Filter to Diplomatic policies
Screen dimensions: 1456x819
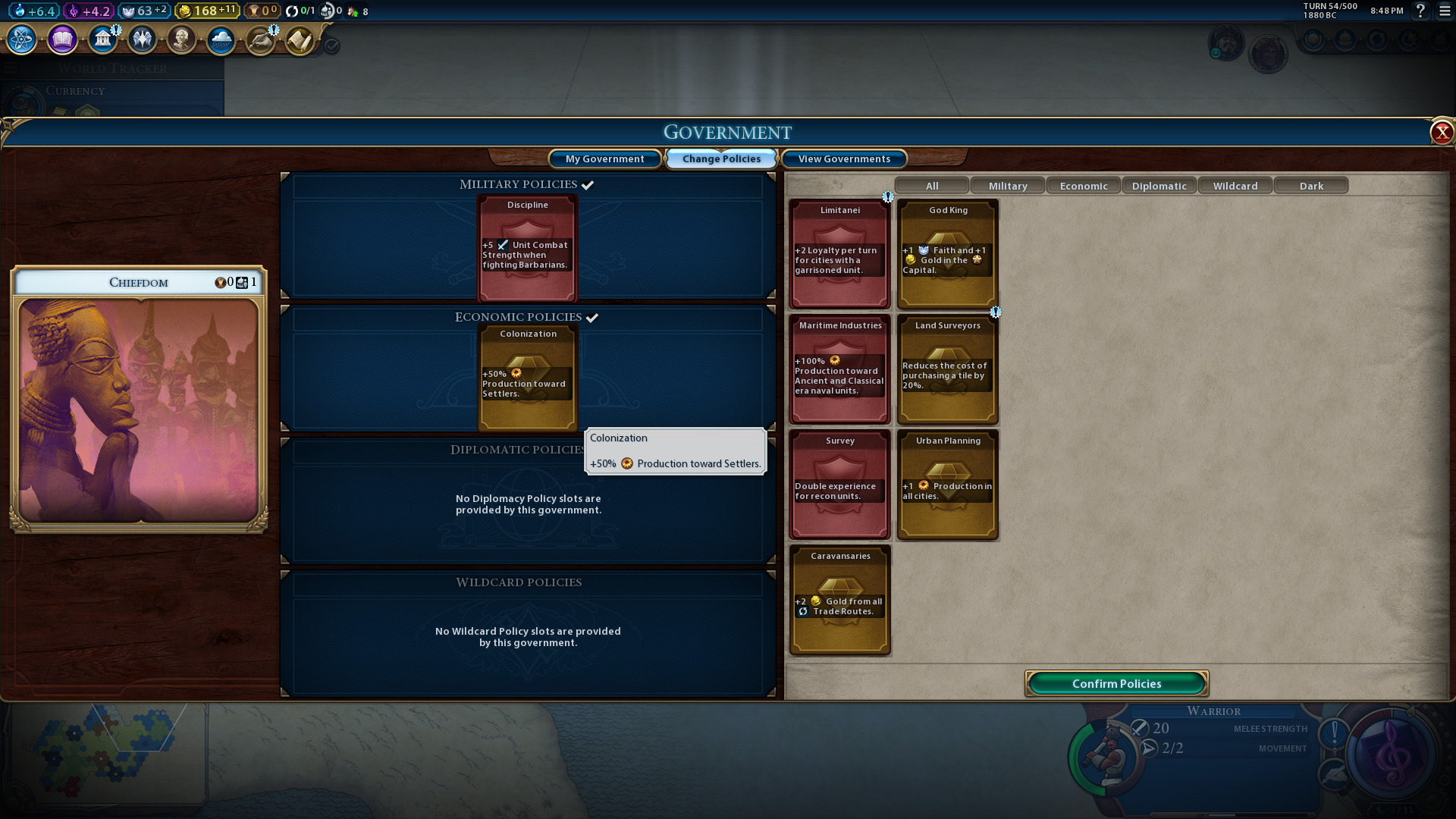point(1159,186)
